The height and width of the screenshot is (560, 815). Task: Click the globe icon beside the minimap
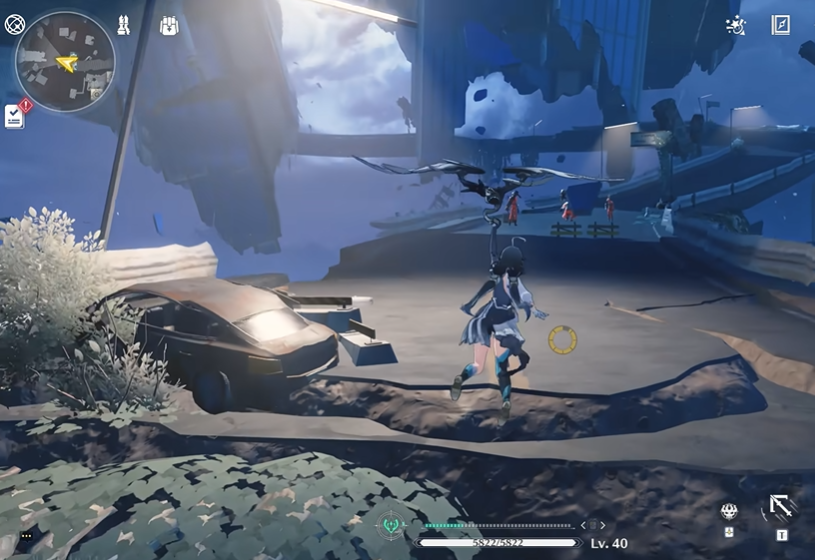pyautogui.click(x=15, y=26)
